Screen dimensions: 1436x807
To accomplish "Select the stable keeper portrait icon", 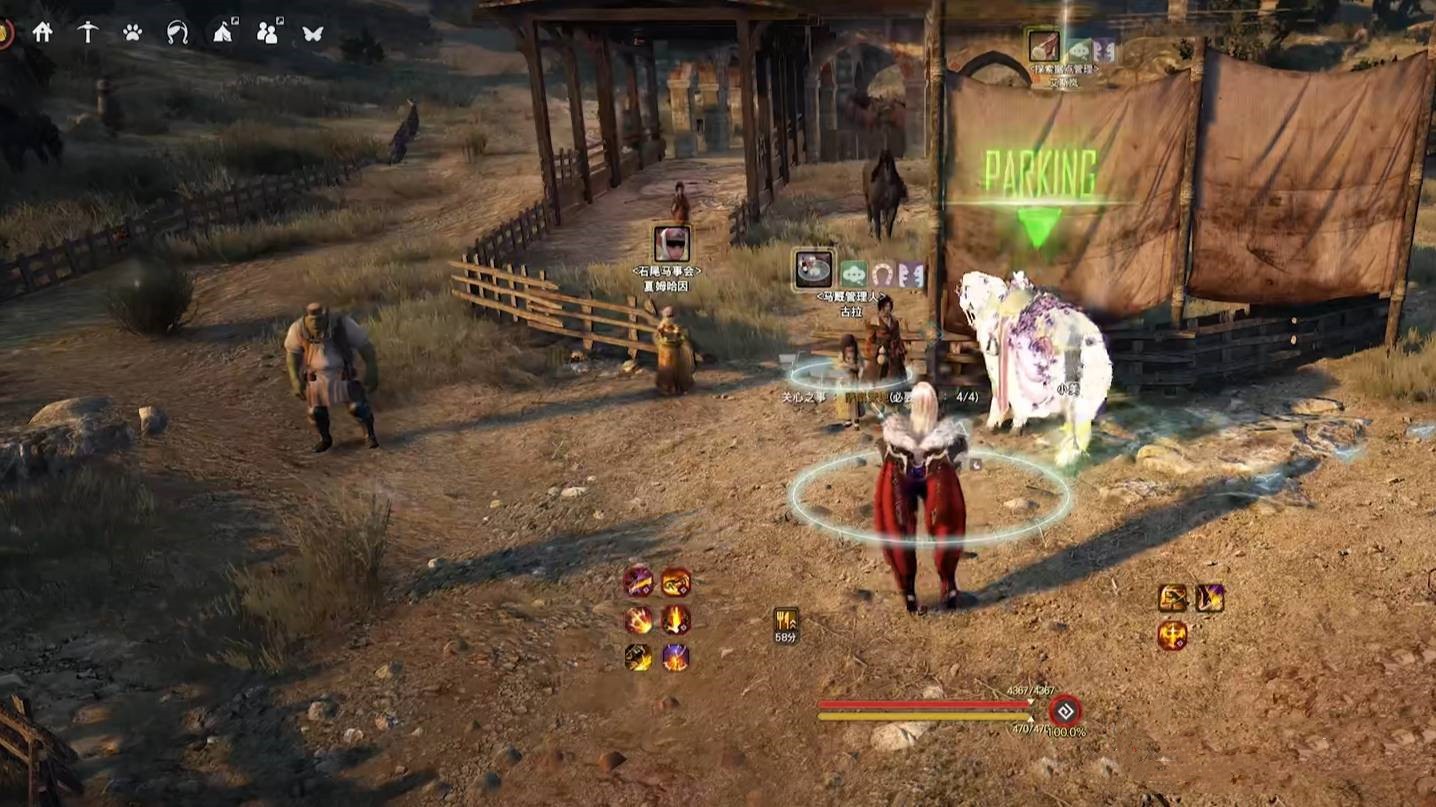I will 814,268.
